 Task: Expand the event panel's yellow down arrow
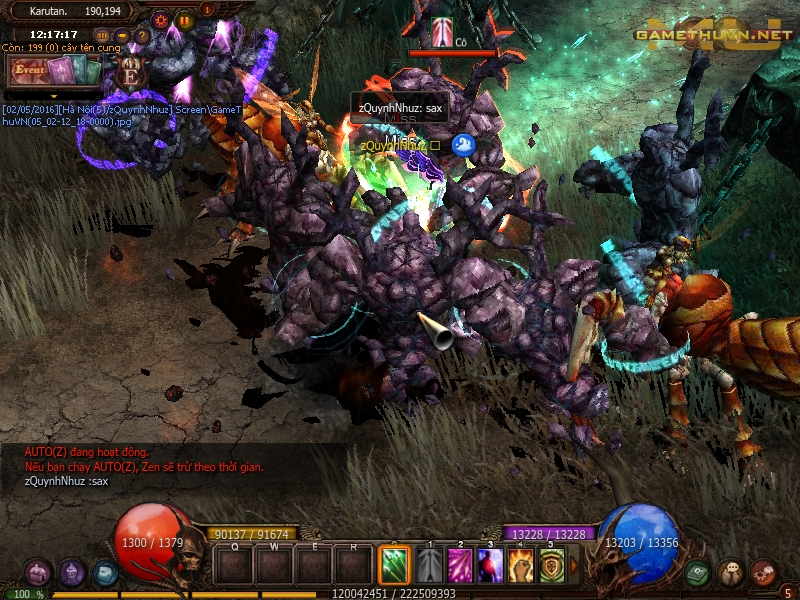[x=55, y=95]
